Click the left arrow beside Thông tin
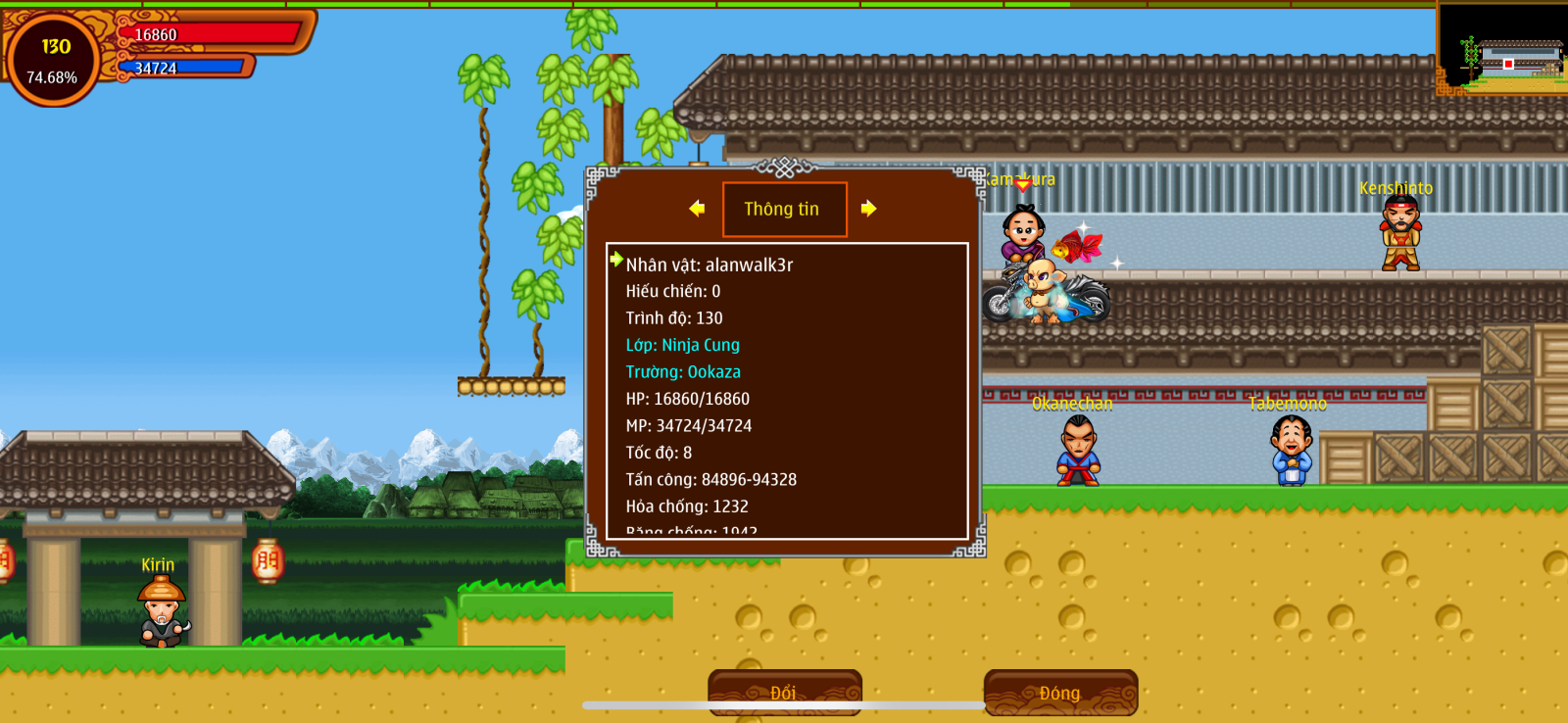 (x=697, y=209)
